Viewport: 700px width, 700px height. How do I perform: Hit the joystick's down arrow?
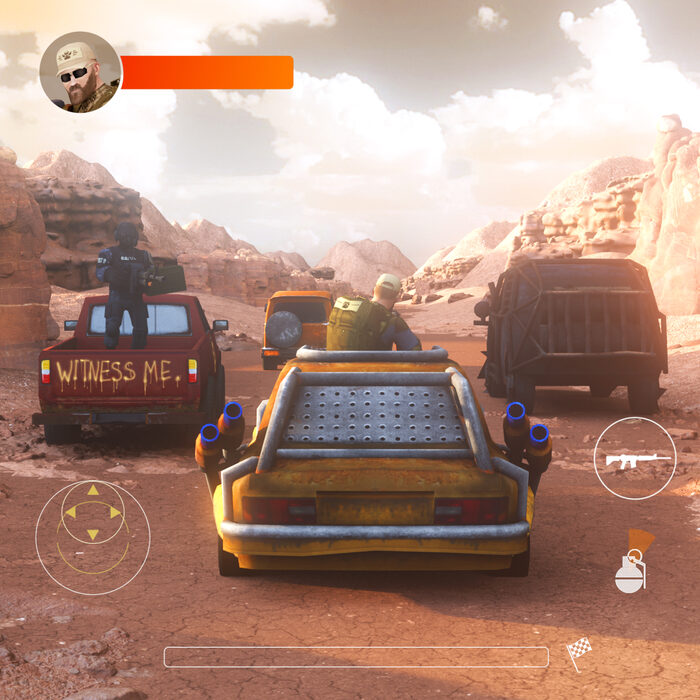coord(93,535)
